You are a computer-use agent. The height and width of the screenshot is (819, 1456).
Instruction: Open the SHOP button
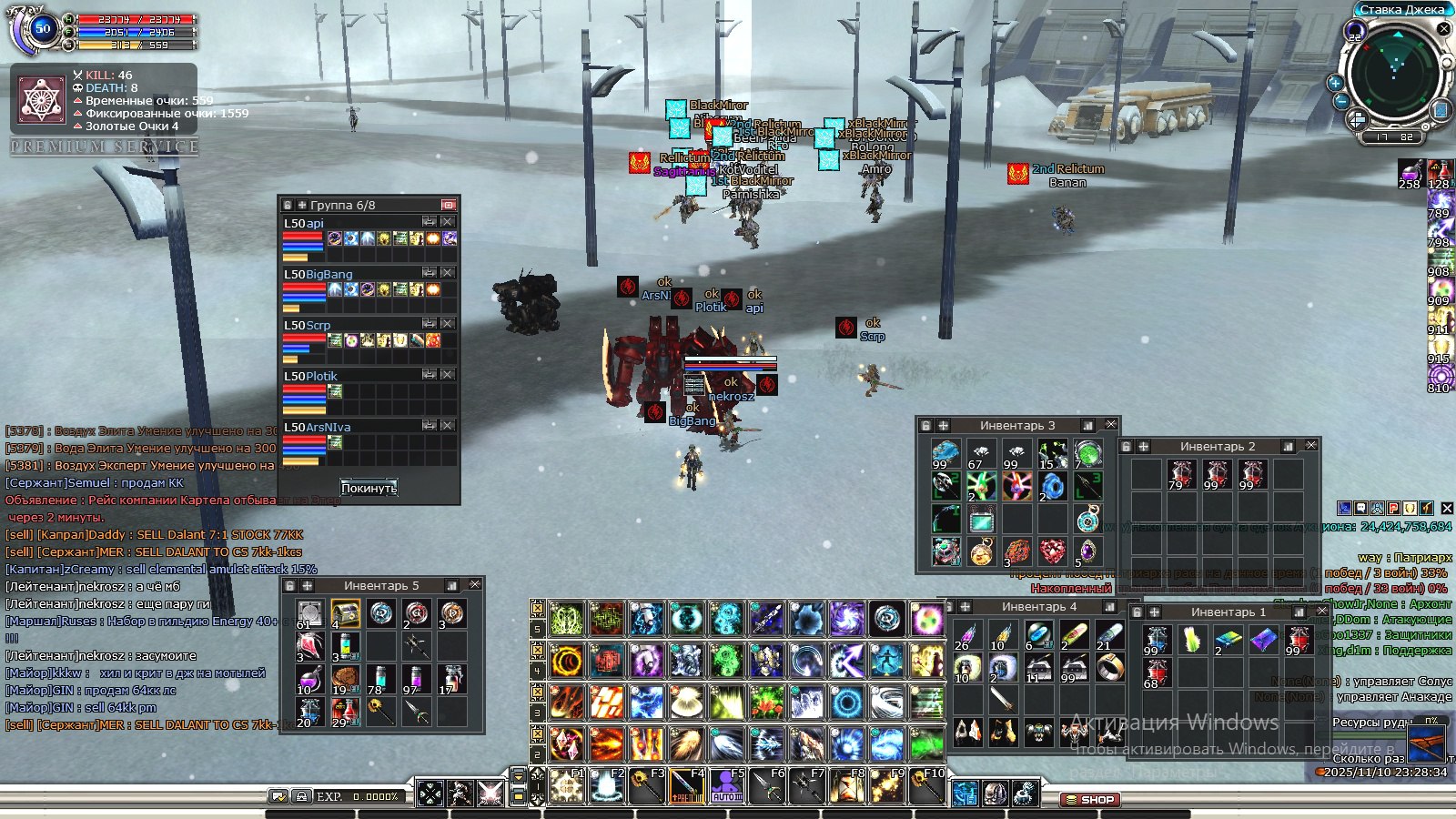[1089, 800]
